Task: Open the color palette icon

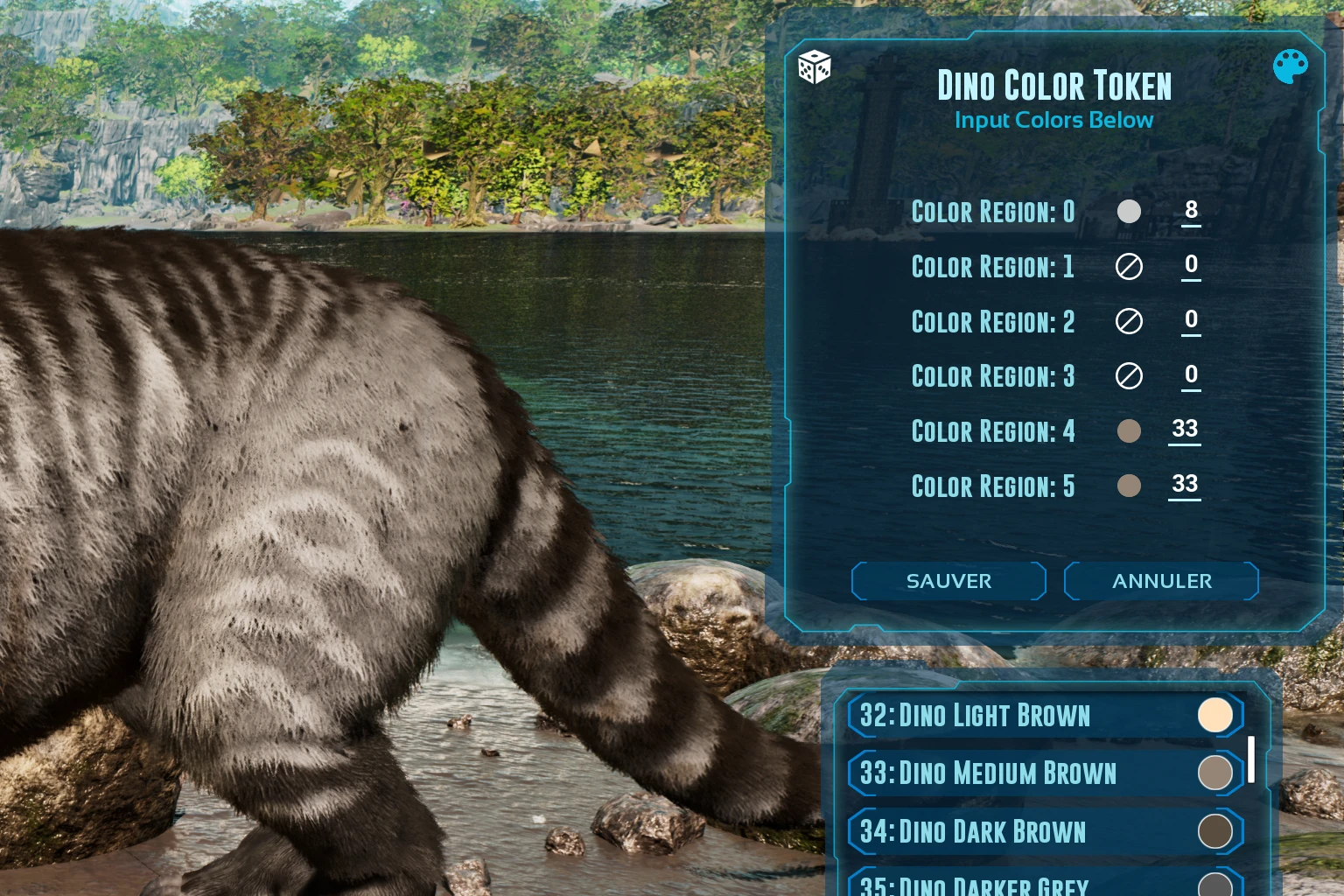Action: coord(1290,66)
